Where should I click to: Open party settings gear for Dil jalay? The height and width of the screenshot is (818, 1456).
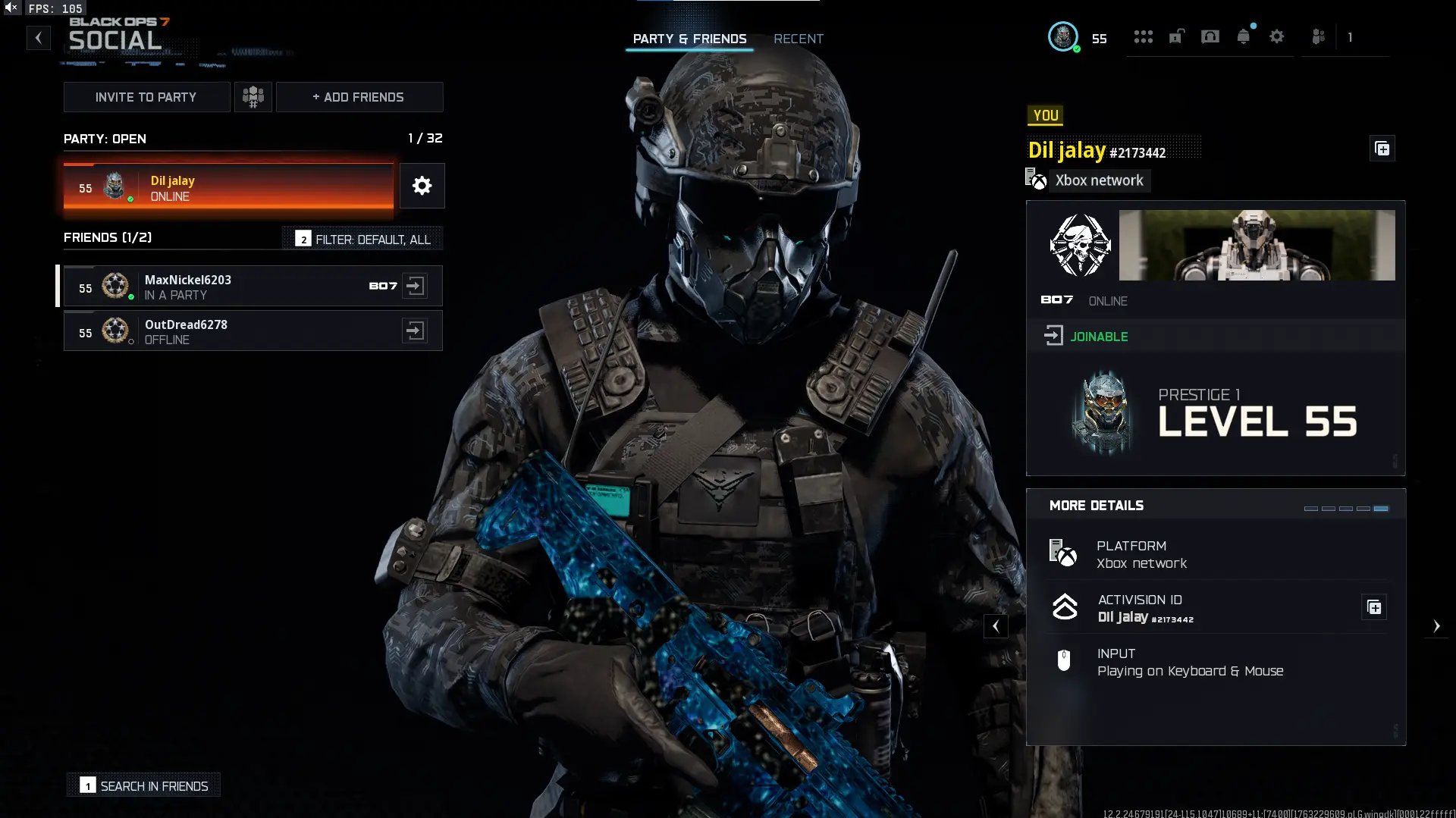(x=422, y=186)
